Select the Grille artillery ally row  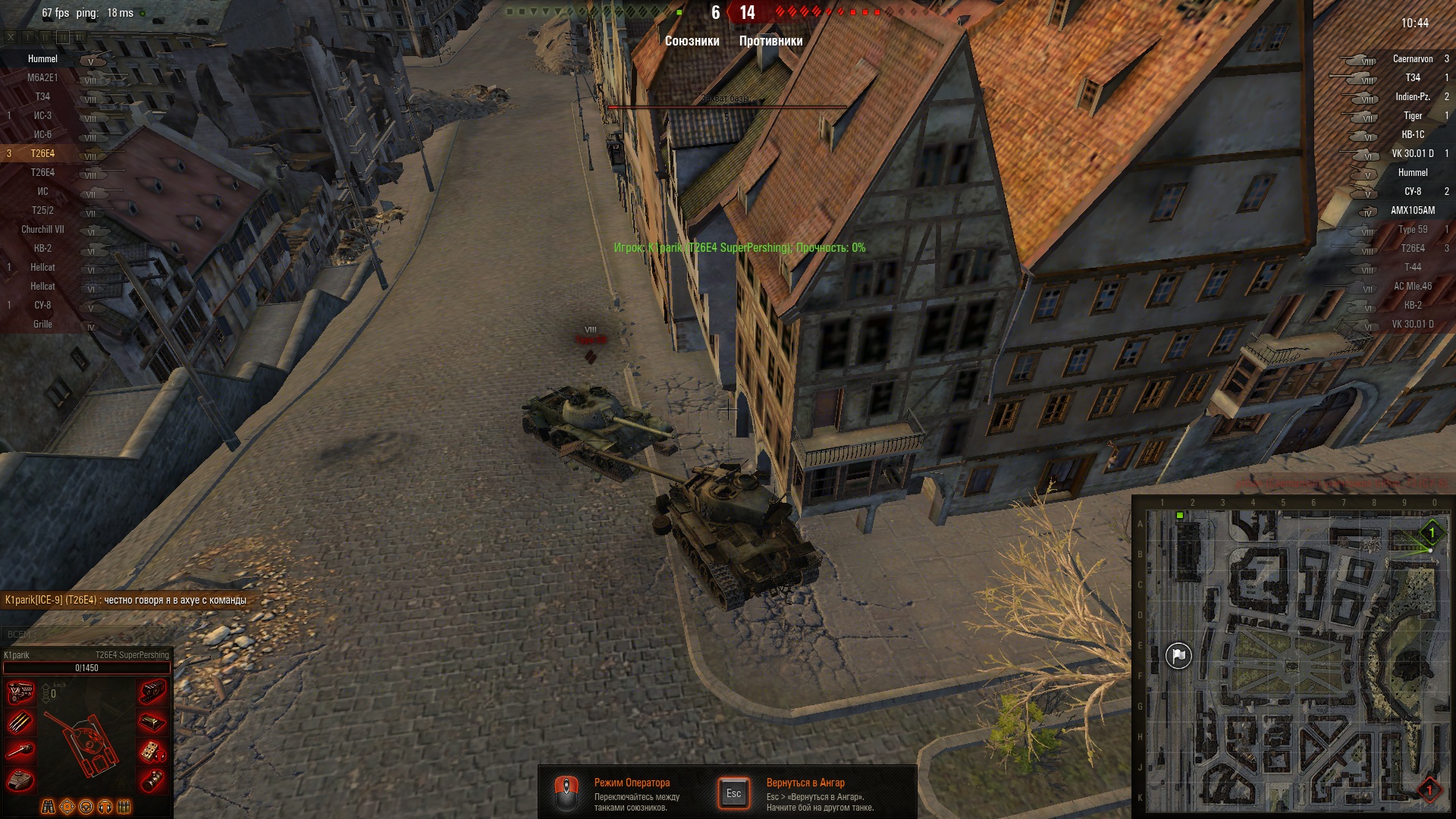click(x=42, y=325)
